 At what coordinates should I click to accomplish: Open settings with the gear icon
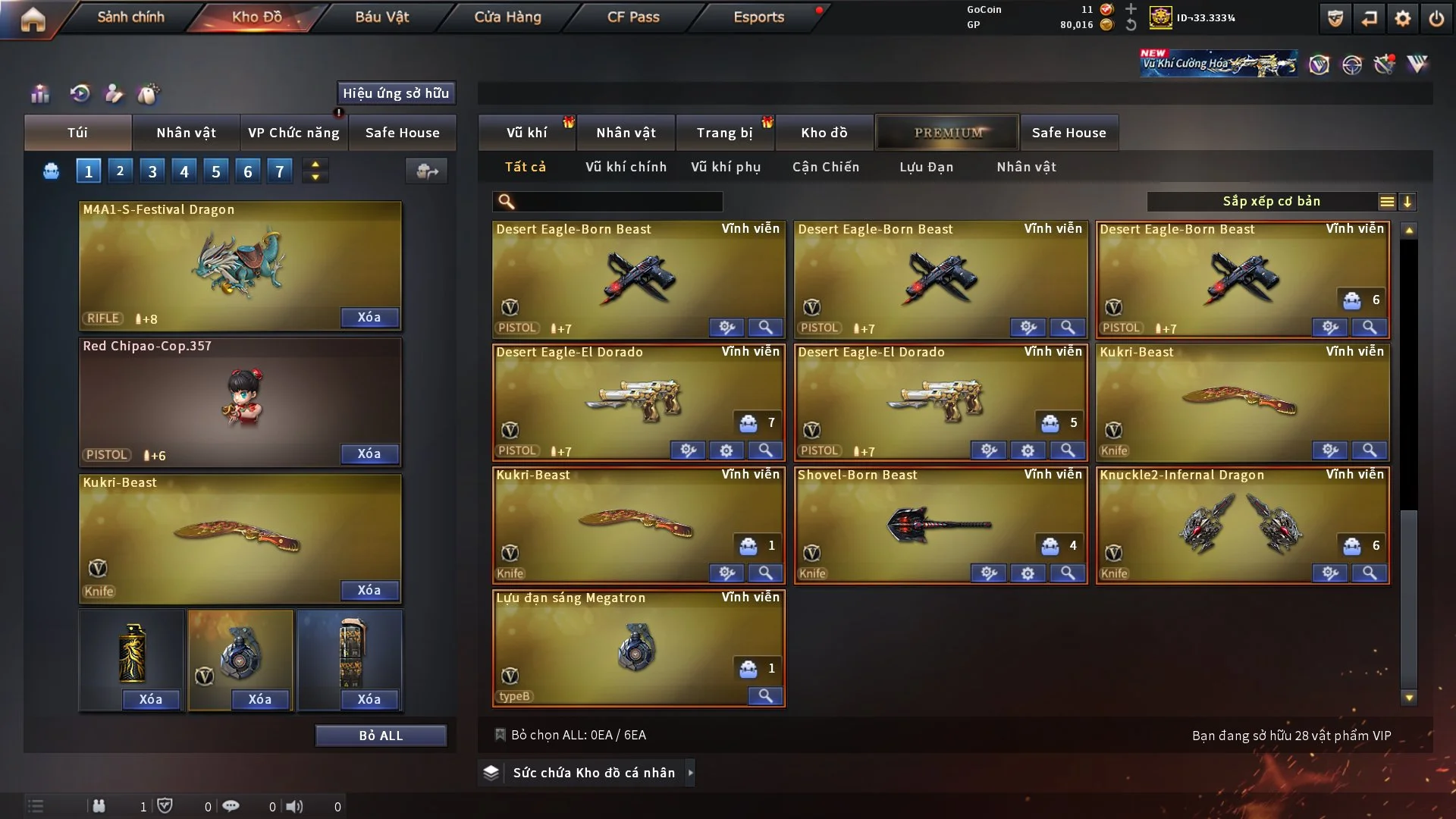click(x=1402, y=18)
